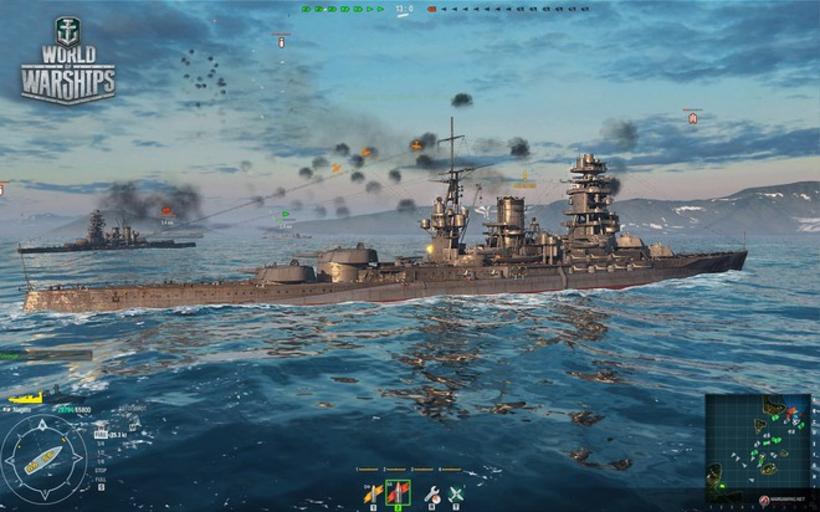Select the highlighted red armor-piercing shell

(x=398, y=492)
